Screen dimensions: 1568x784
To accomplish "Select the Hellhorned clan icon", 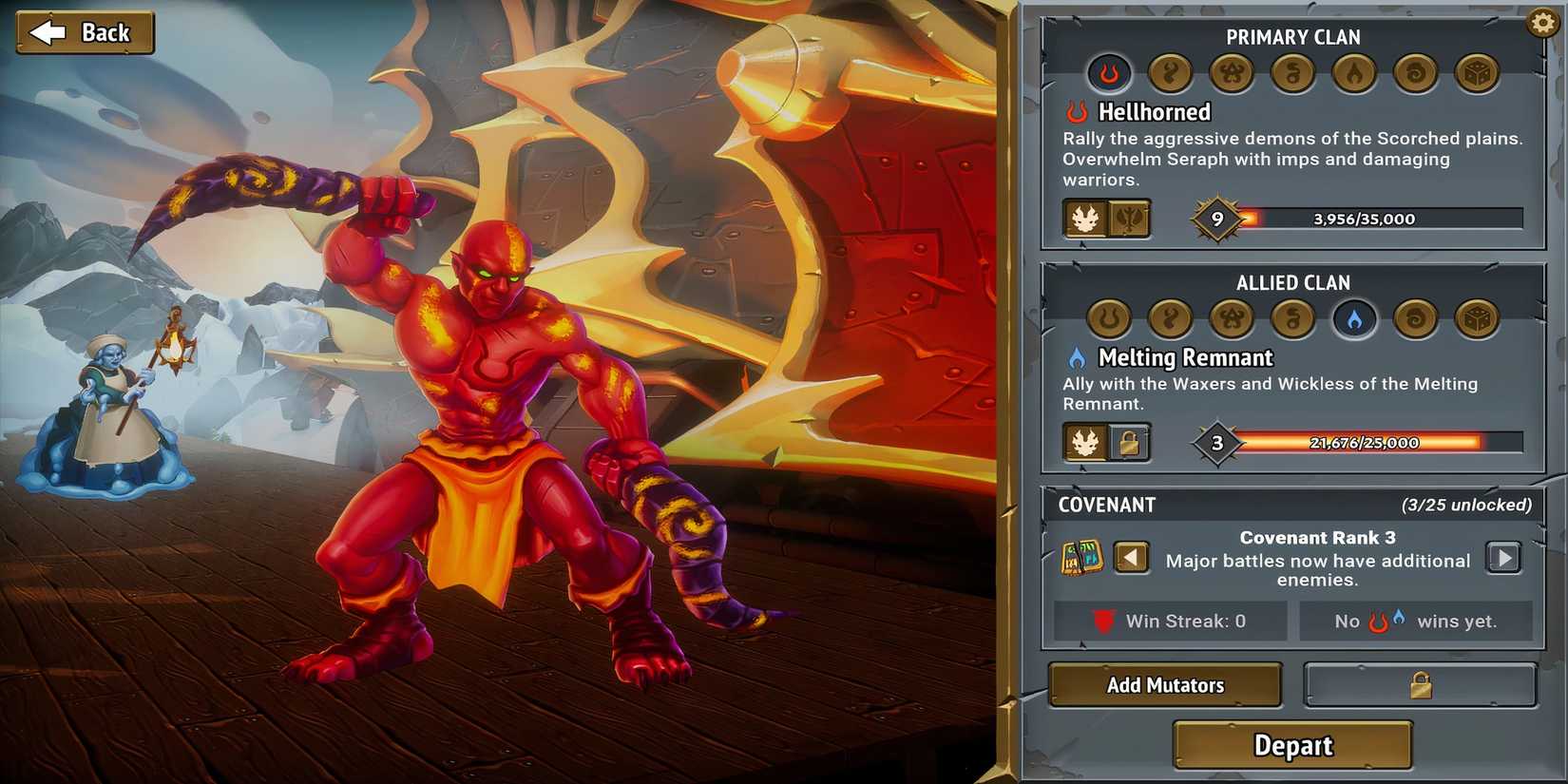I will (x=1108, y=74).
